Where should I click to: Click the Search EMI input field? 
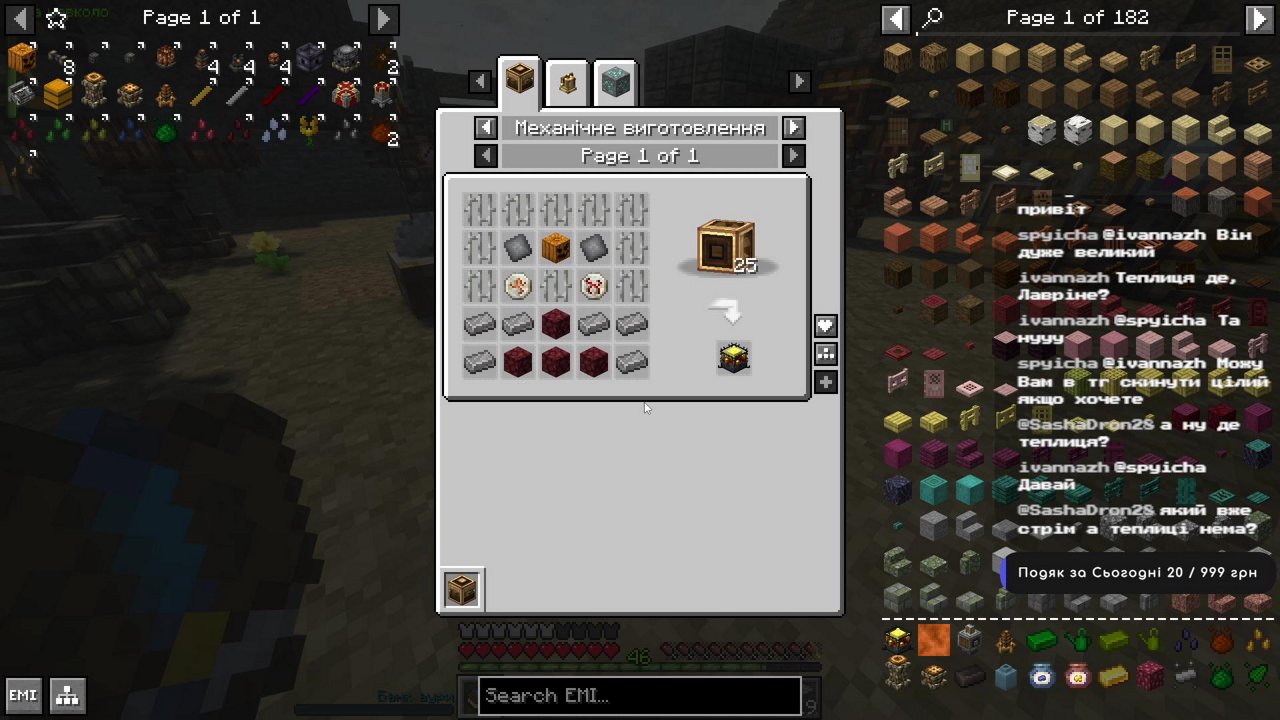(639, 695)
